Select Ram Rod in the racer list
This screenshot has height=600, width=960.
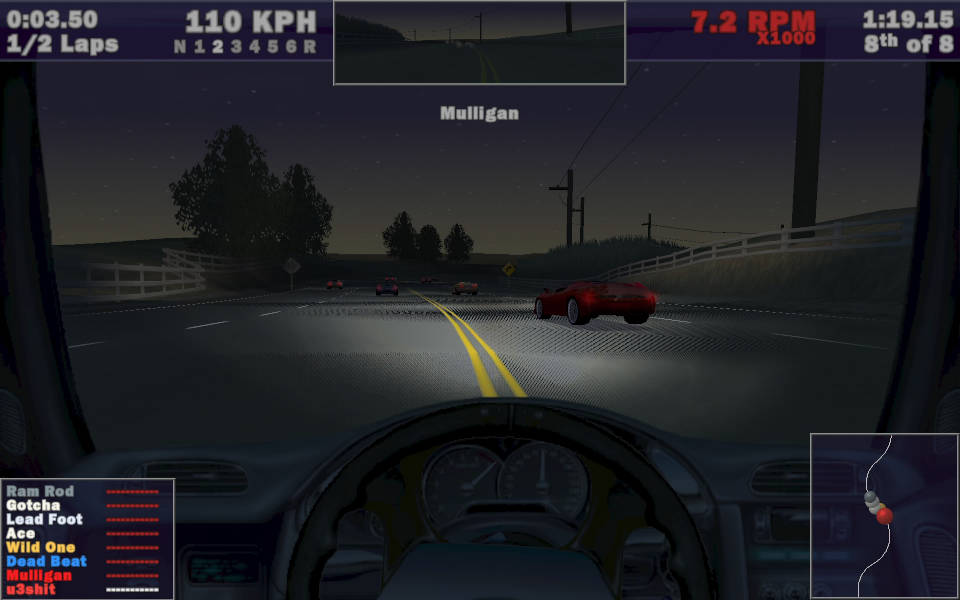(40, 492)
